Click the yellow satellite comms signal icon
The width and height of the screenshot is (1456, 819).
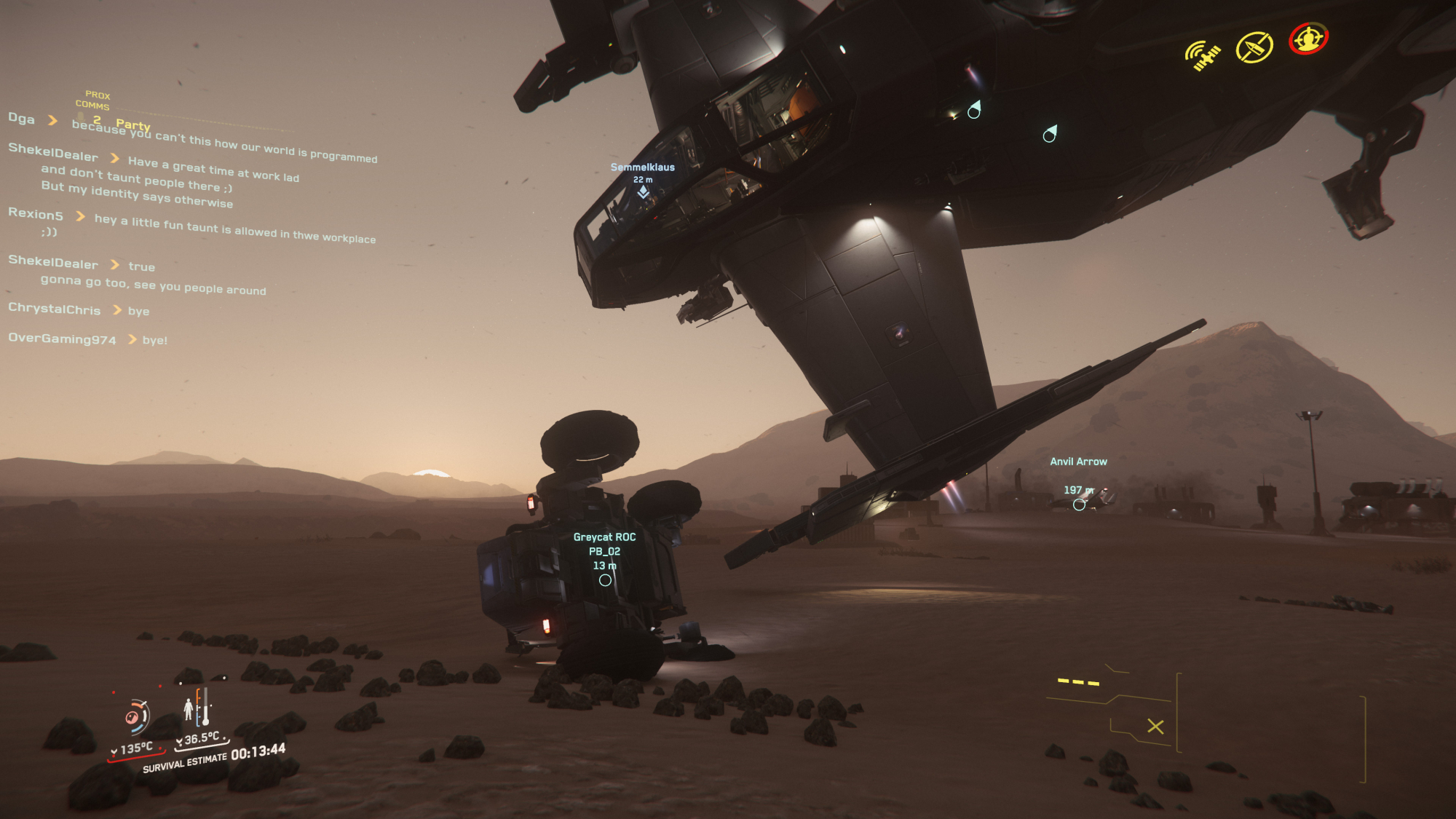1202,55
